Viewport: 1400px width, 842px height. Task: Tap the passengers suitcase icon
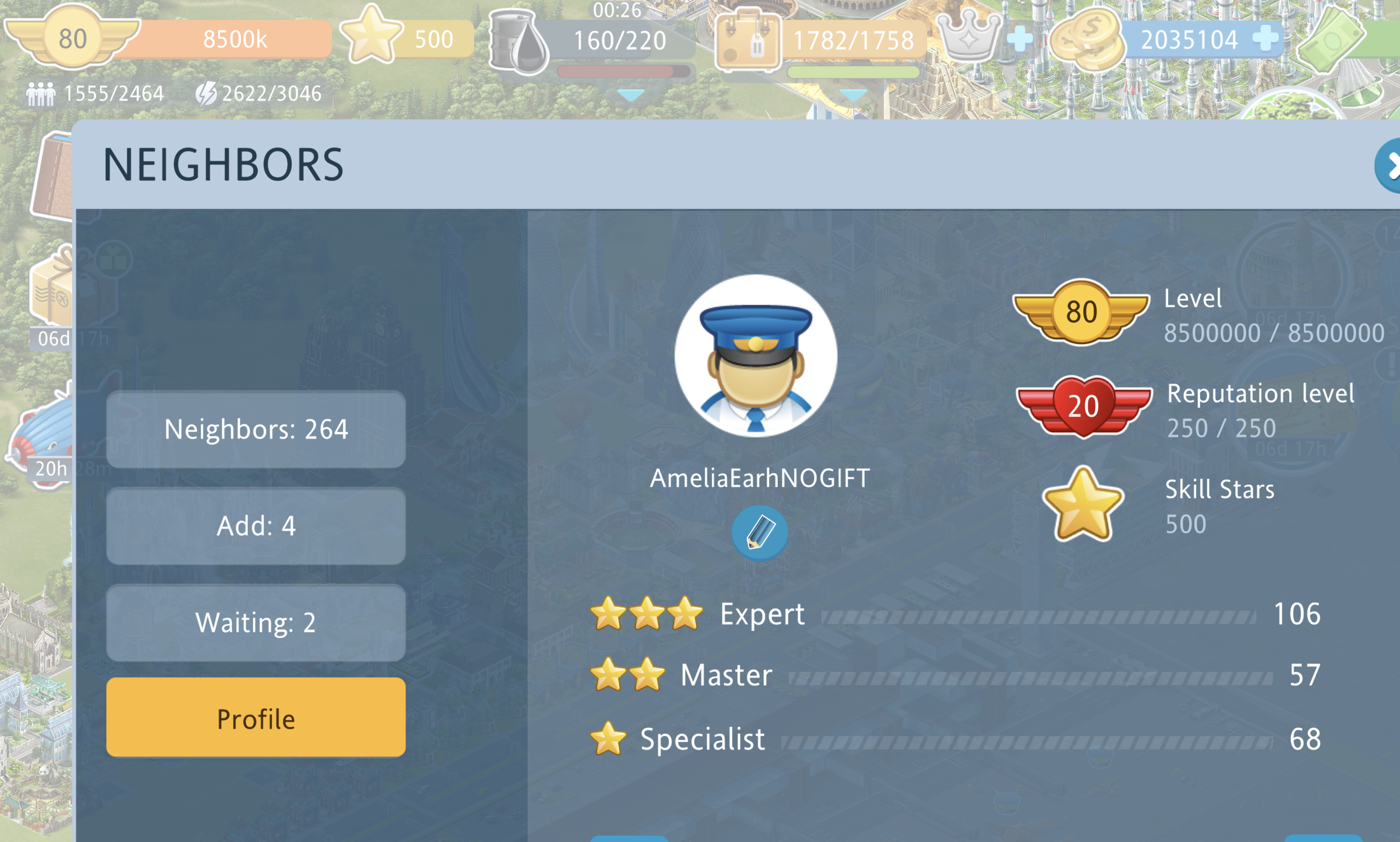tap(747, 40)
